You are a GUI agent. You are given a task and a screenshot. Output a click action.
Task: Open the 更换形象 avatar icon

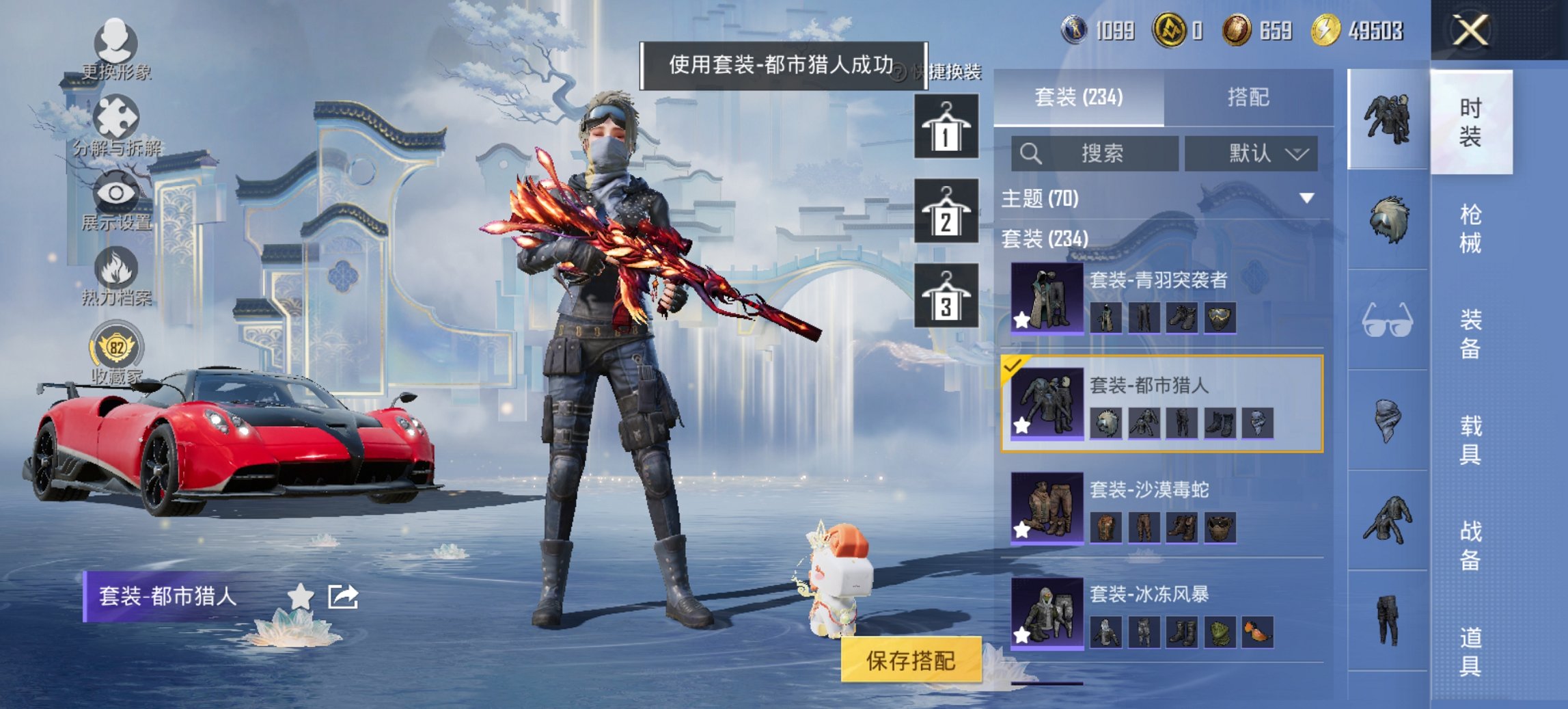coord(118,41)
